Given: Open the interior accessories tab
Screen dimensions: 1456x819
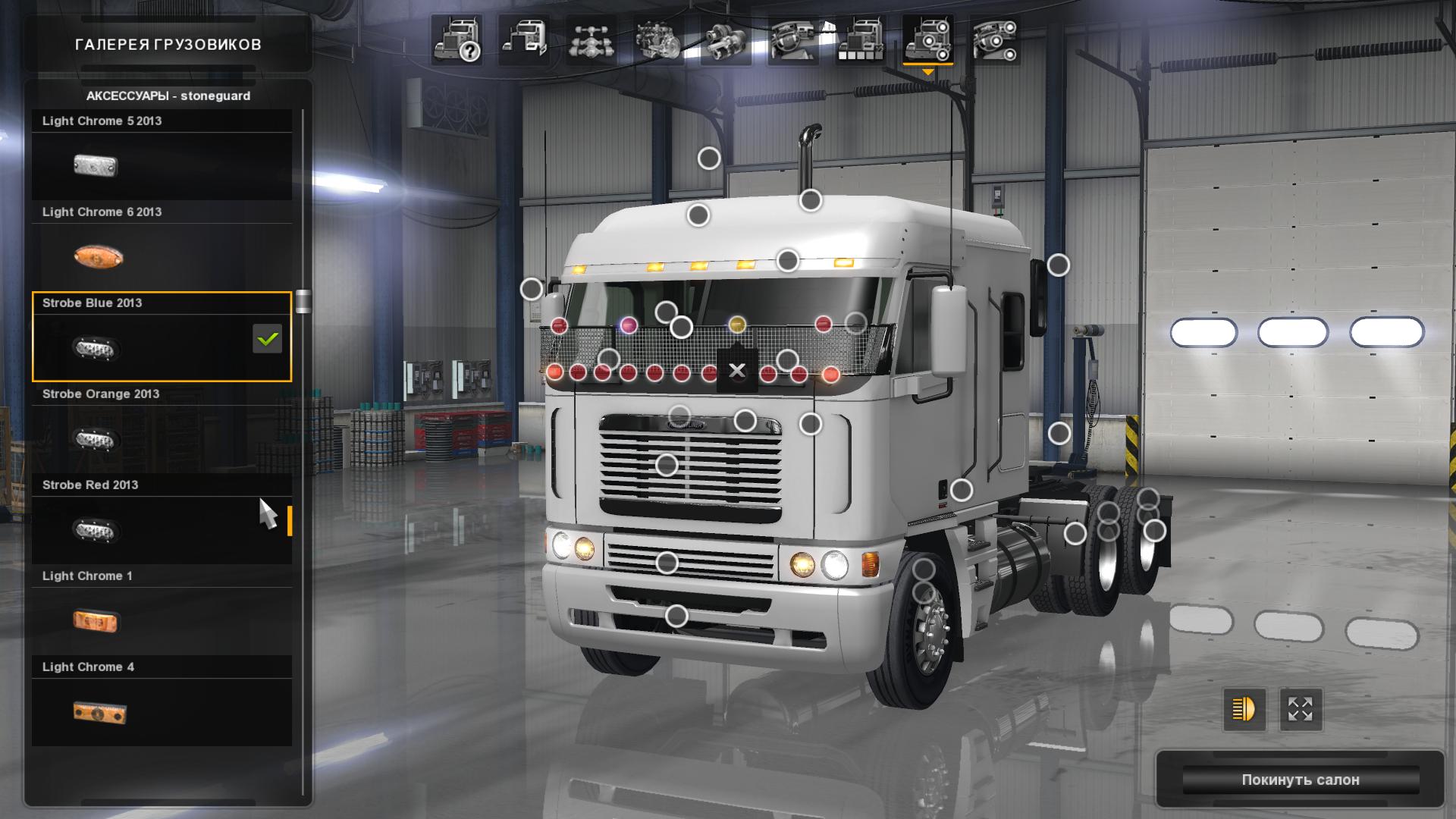Looking at the screenshot, I should tap(994, 39).
